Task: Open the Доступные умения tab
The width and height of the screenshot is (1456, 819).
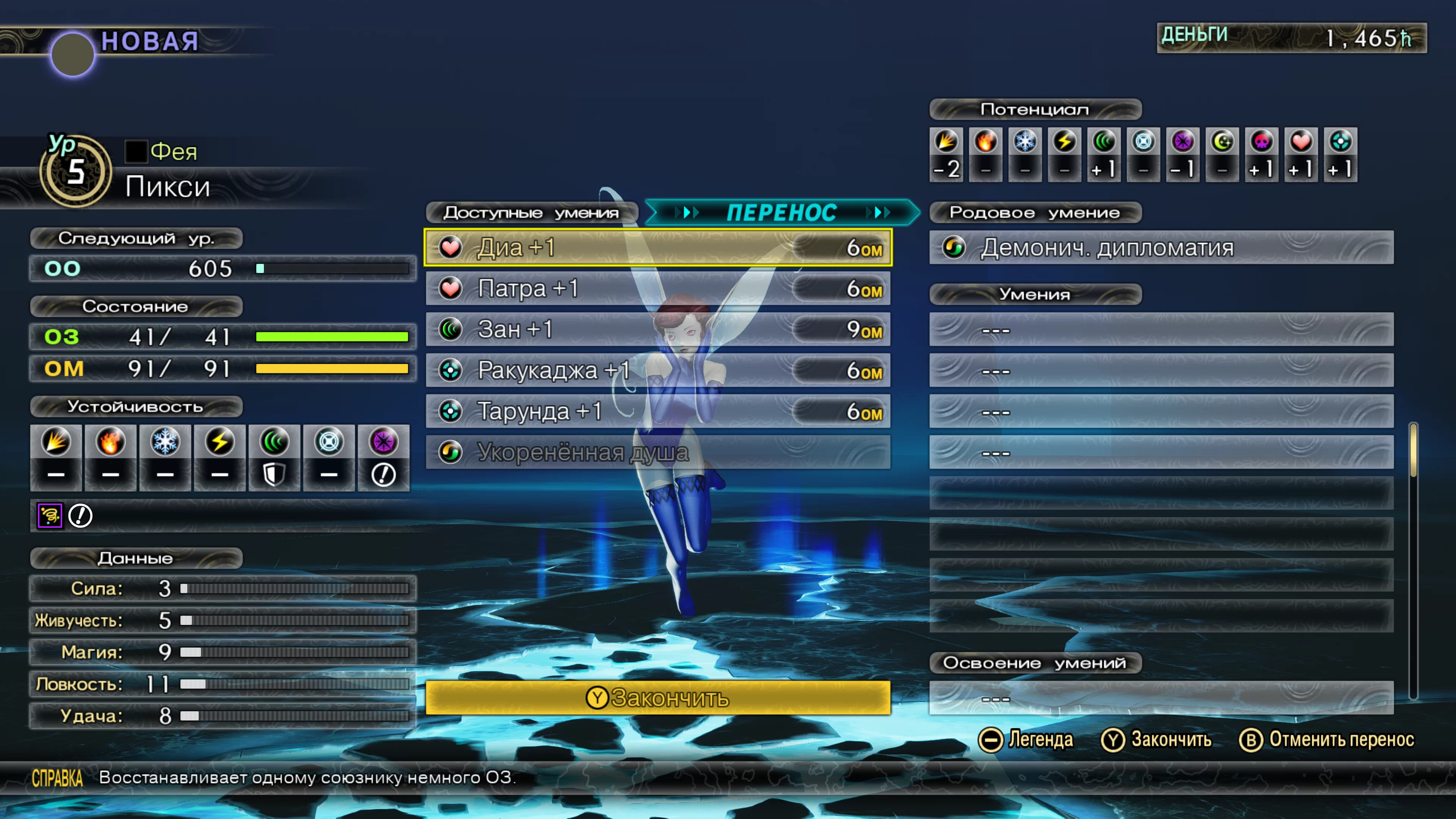Action: pyautogui.click(x=531, y=212)
